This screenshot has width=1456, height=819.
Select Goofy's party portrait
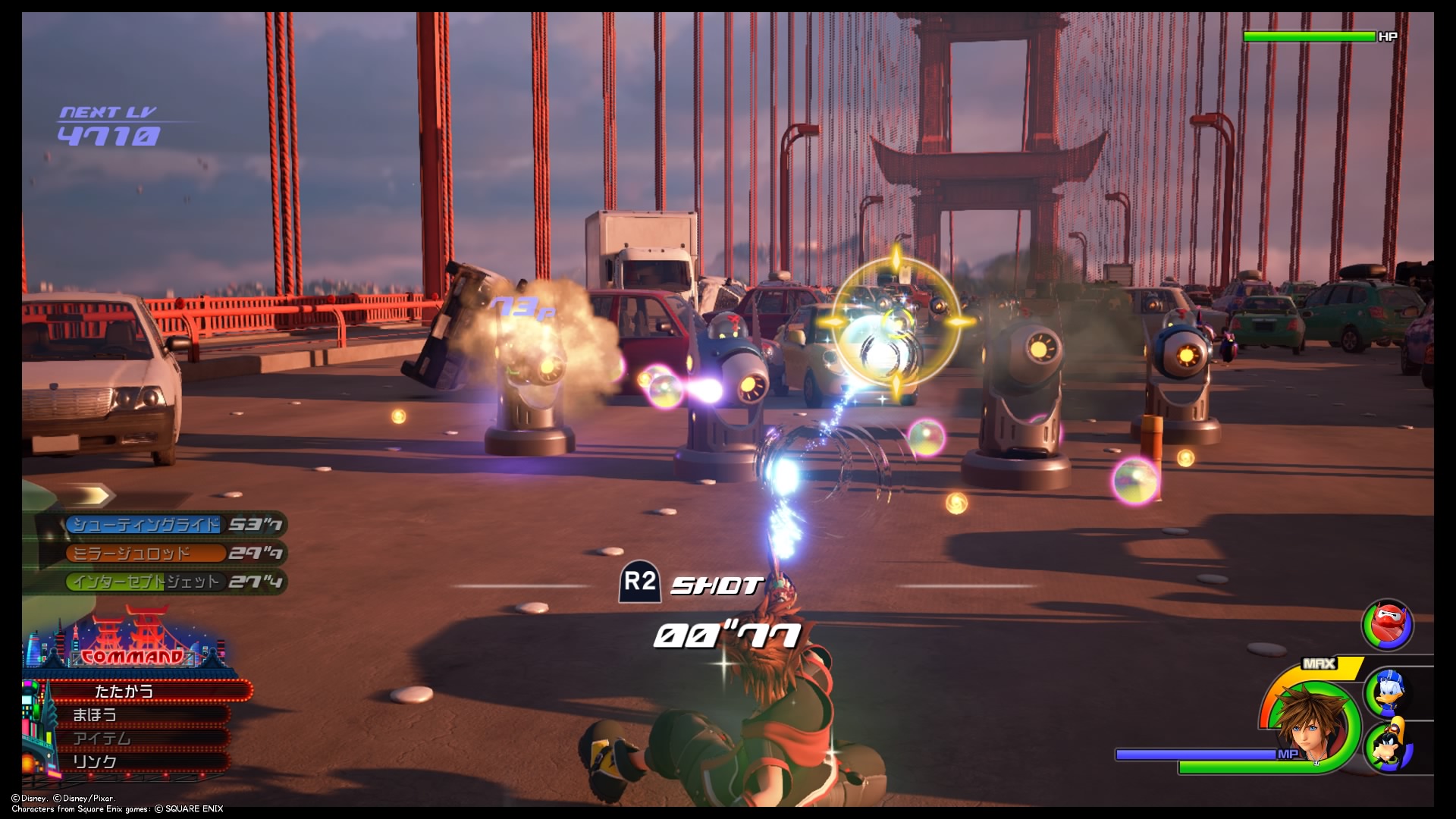pyautogui.click(x=1389, y=745)
